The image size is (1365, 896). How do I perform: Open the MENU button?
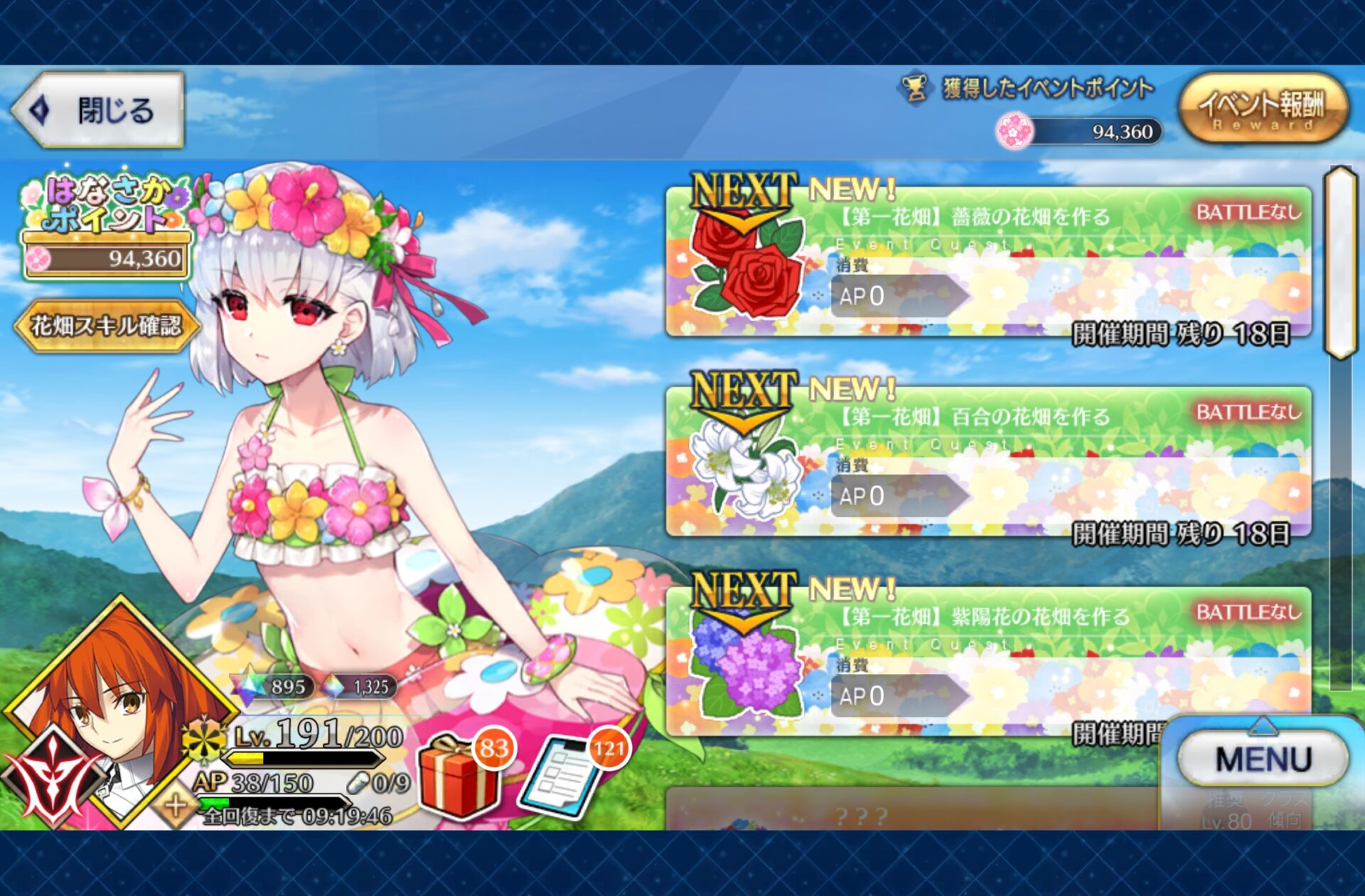pos(1263,759)
